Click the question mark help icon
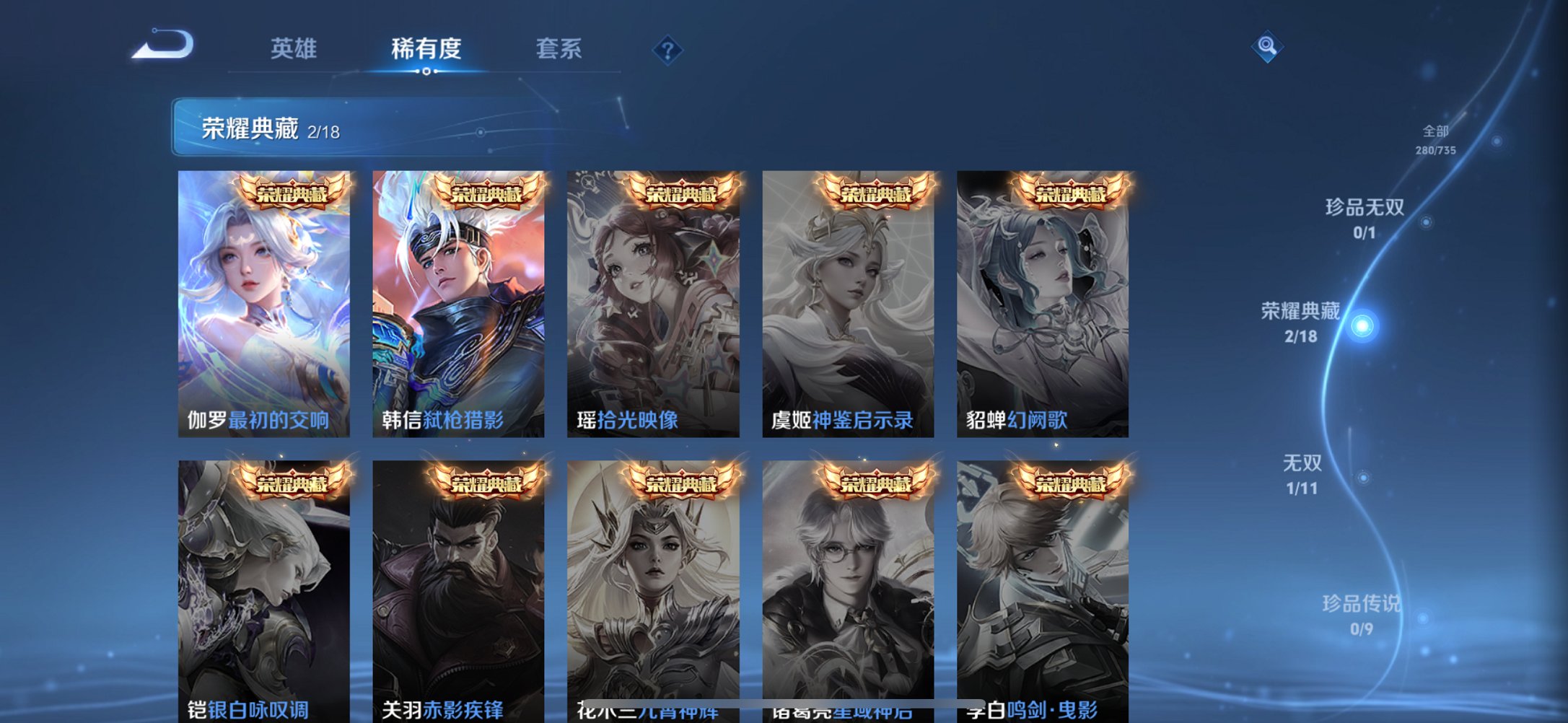Viewport: 1568px width, 723px height. click(667, 51)
